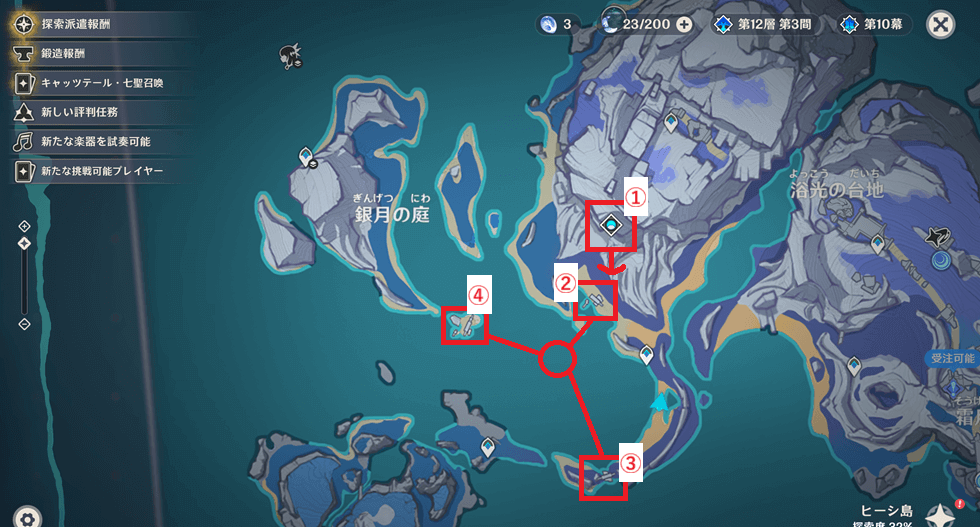Close the map with the X button
The height and width of the screenshot is (527, 980).
(x=939, y=24)
